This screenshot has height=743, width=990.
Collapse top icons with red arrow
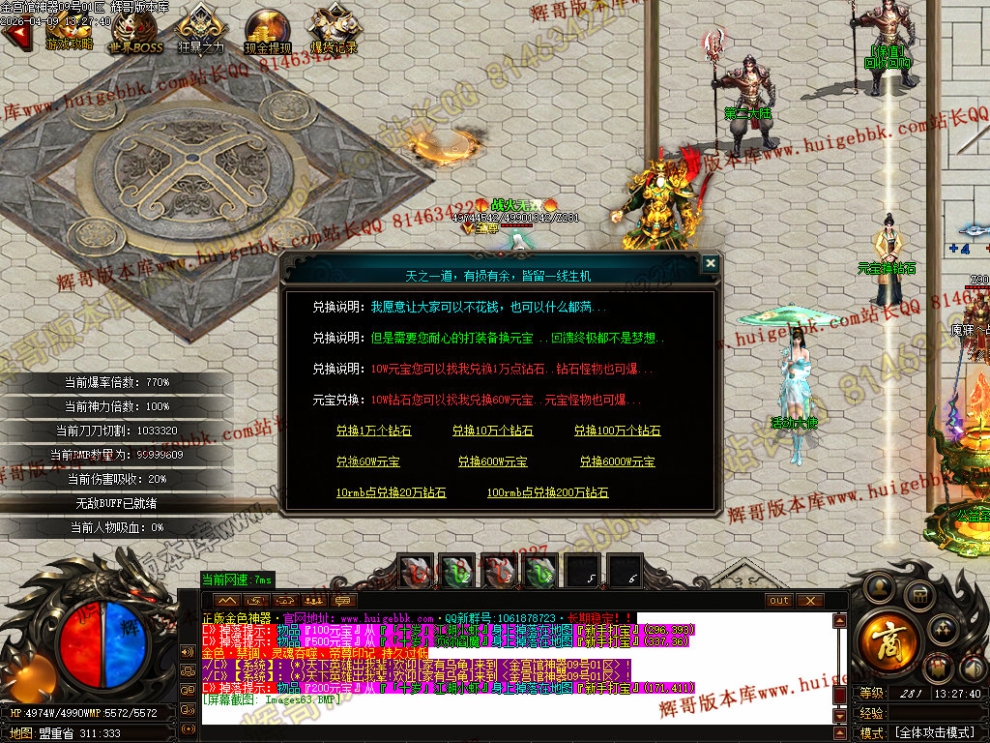tap(14, 35)
